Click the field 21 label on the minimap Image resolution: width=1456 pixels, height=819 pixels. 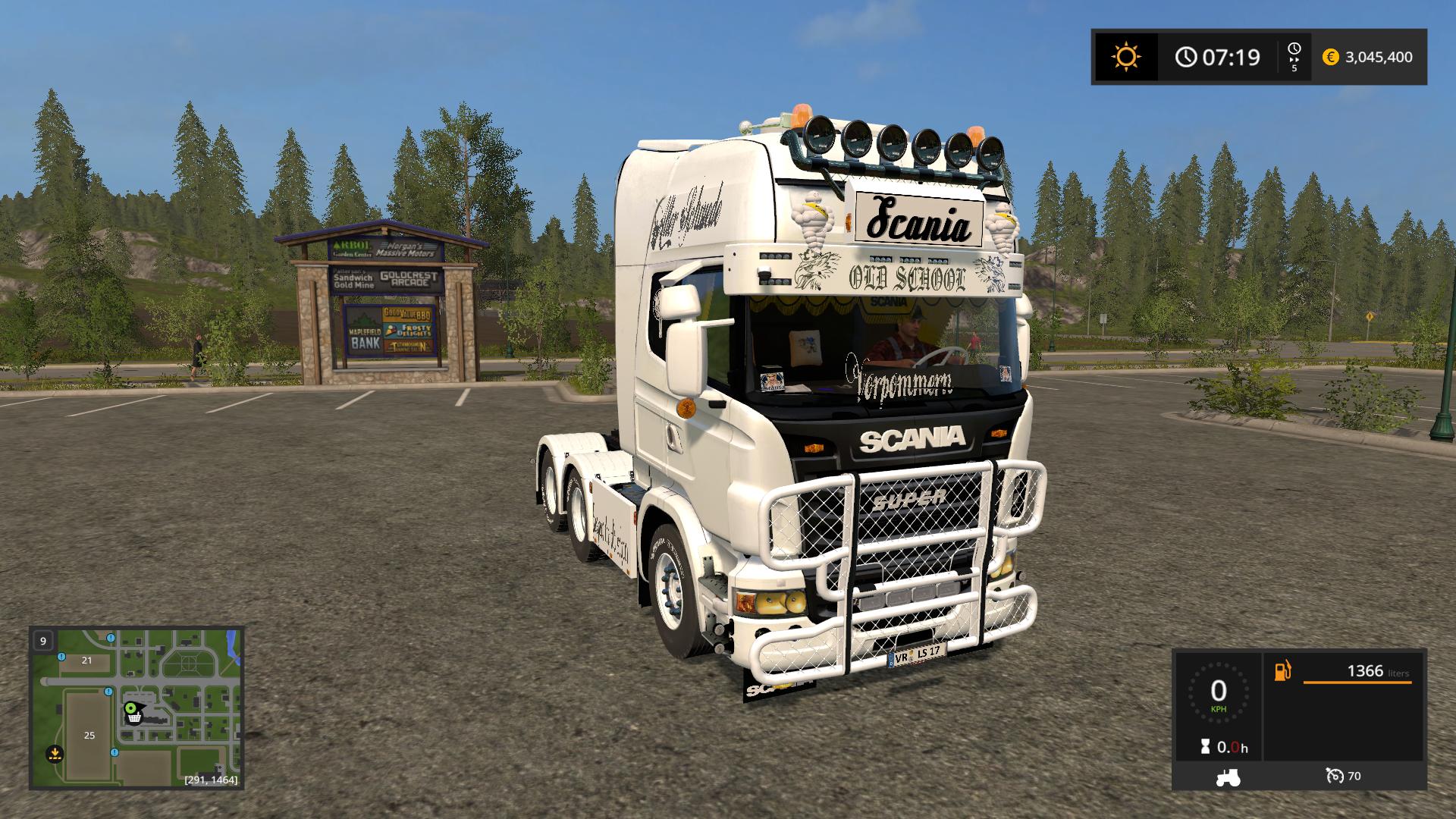(x=86, y=660)
